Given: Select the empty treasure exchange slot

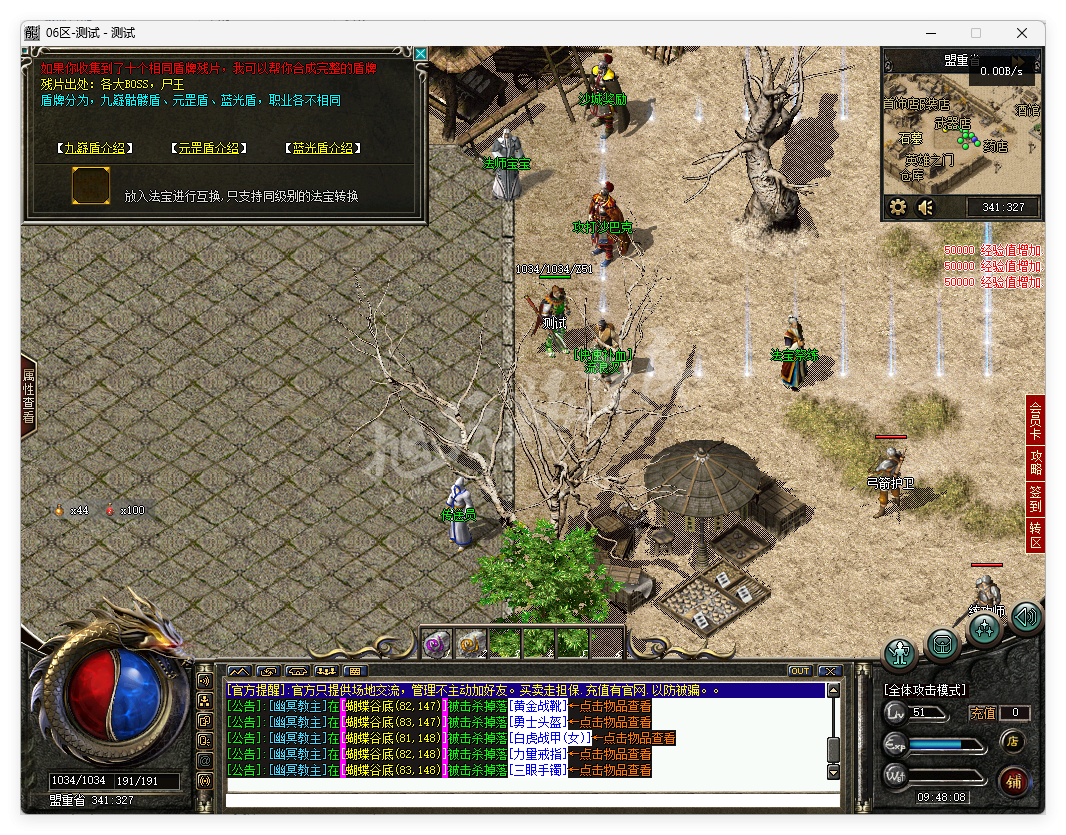Looking at the screenshot, I should (91, 186).
